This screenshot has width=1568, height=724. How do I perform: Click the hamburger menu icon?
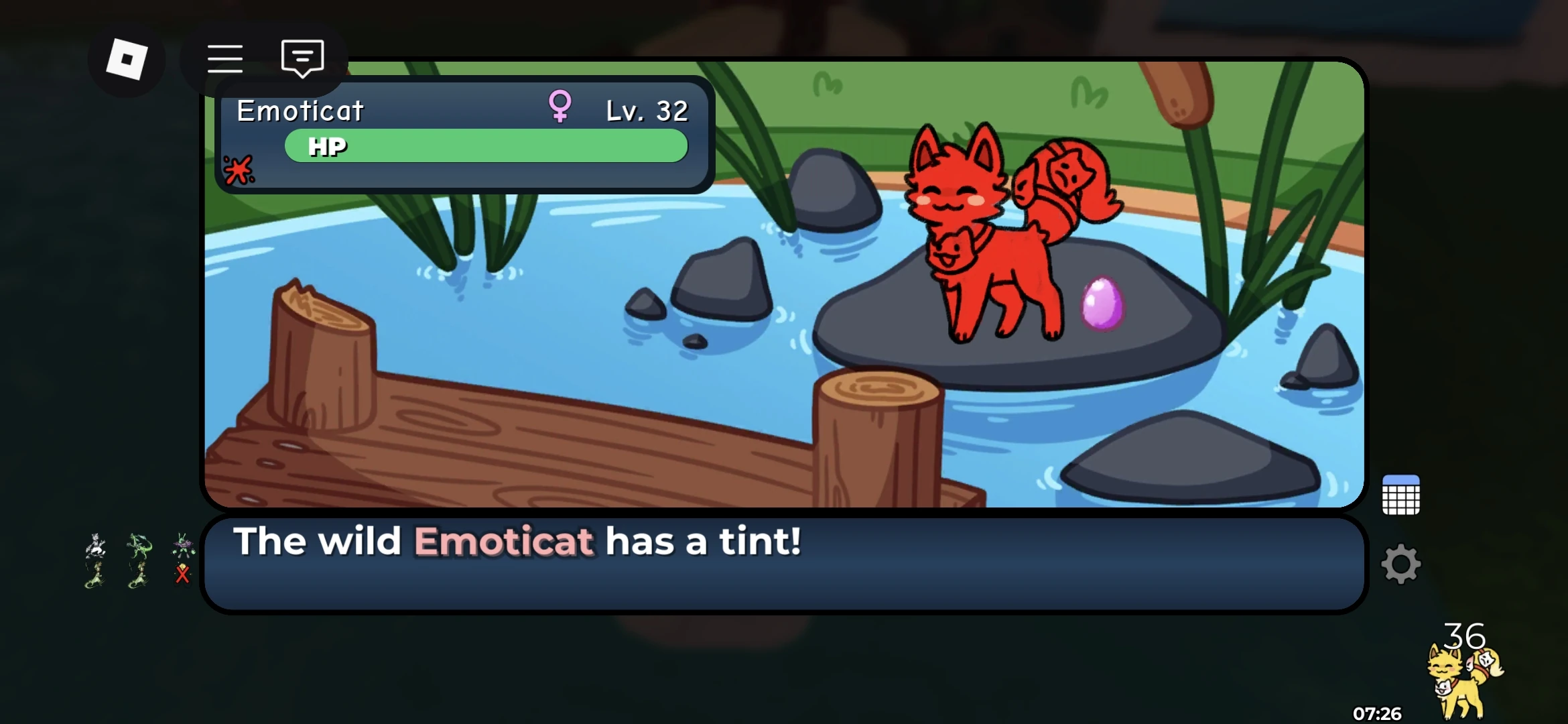[x=226, y=59]
